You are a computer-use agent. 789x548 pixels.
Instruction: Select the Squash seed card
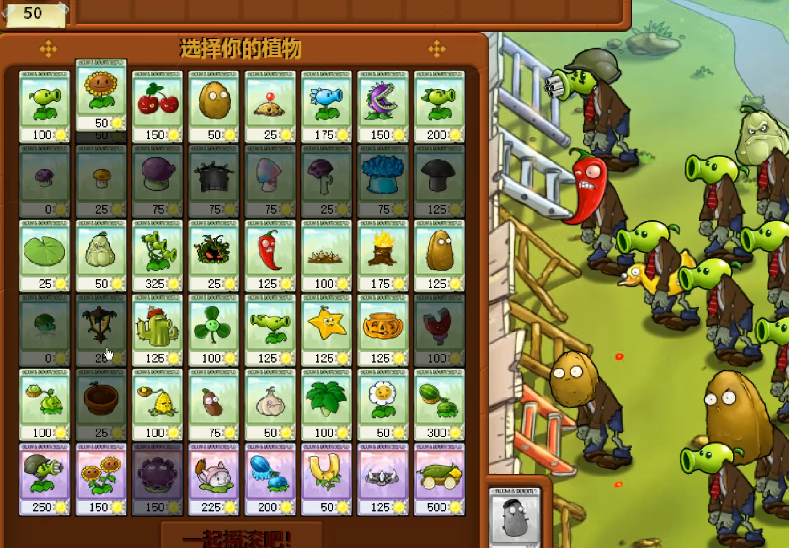[x=101, y=255]
